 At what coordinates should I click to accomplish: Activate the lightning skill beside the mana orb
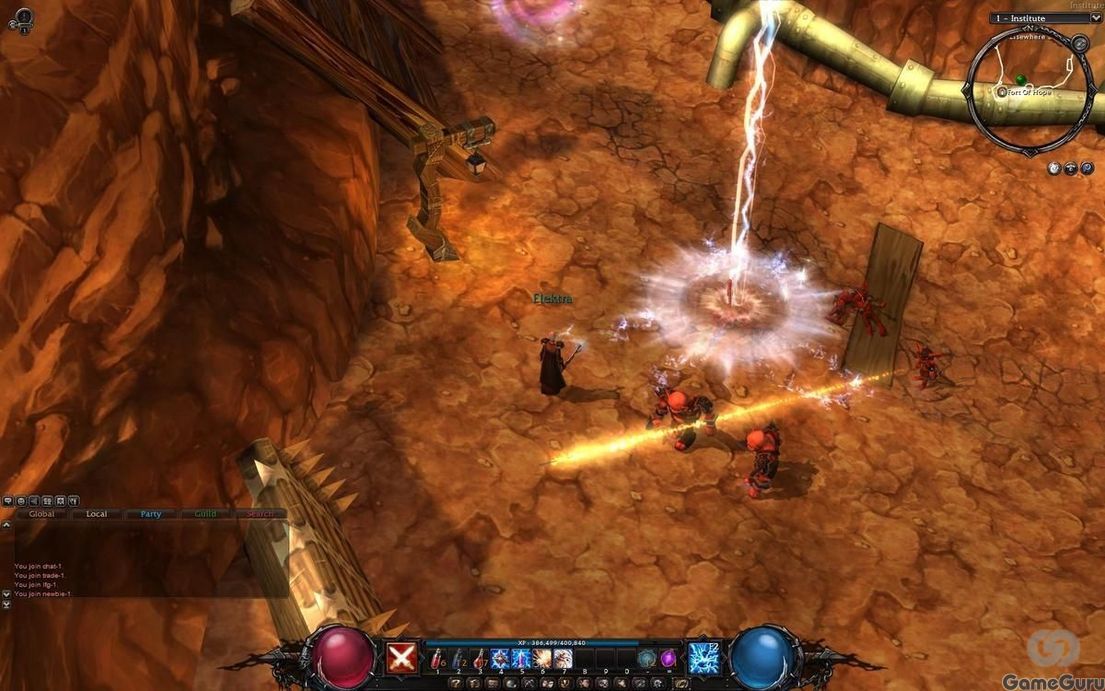pos(704,659)
